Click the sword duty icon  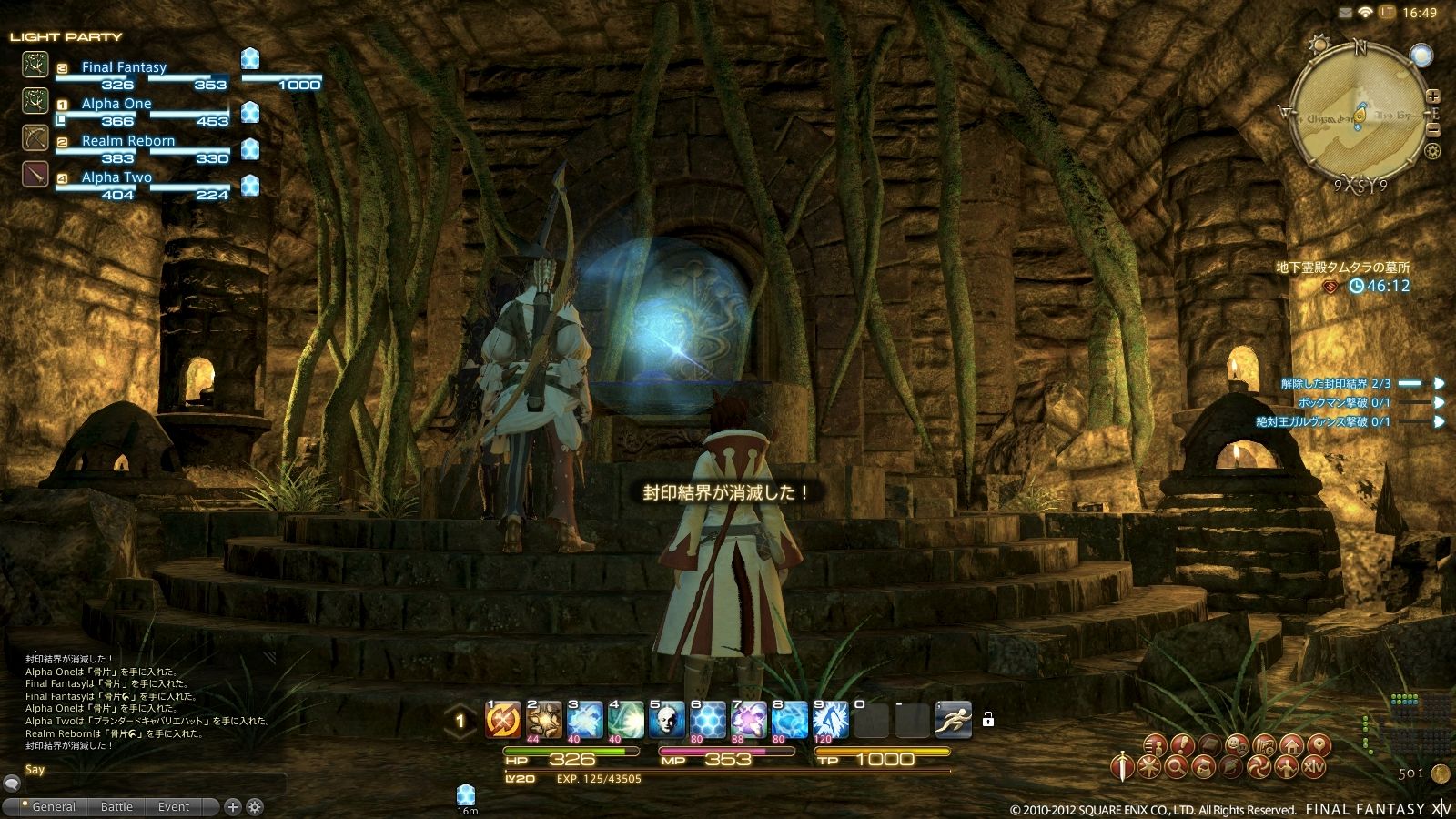[1121, 766]
